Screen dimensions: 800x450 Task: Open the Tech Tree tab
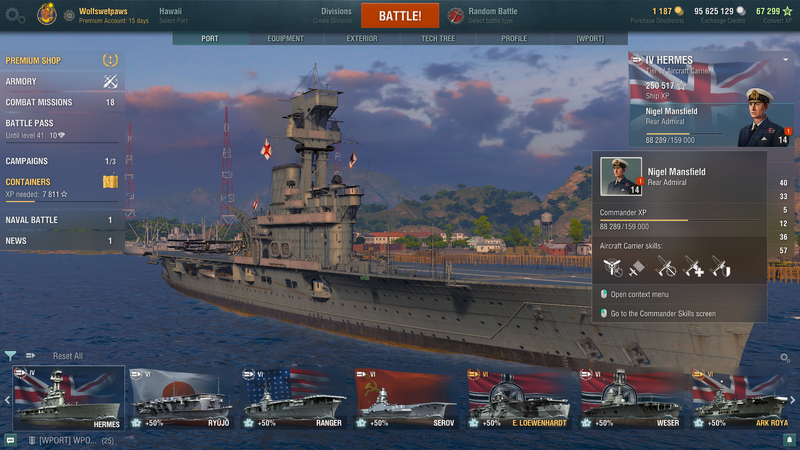(438, 39)
